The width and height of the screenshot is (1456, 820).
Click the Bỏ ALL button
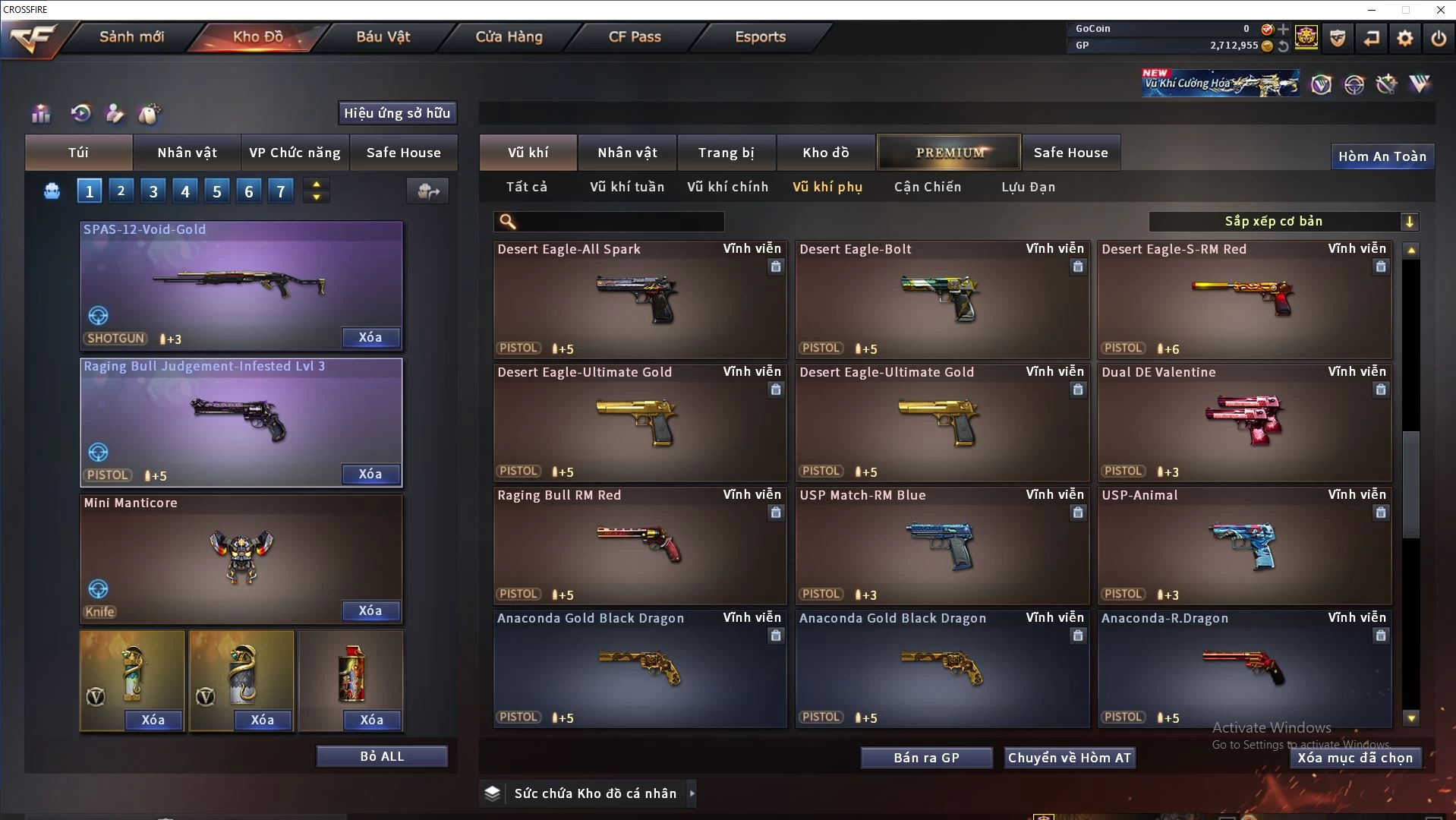pos(382,756)
